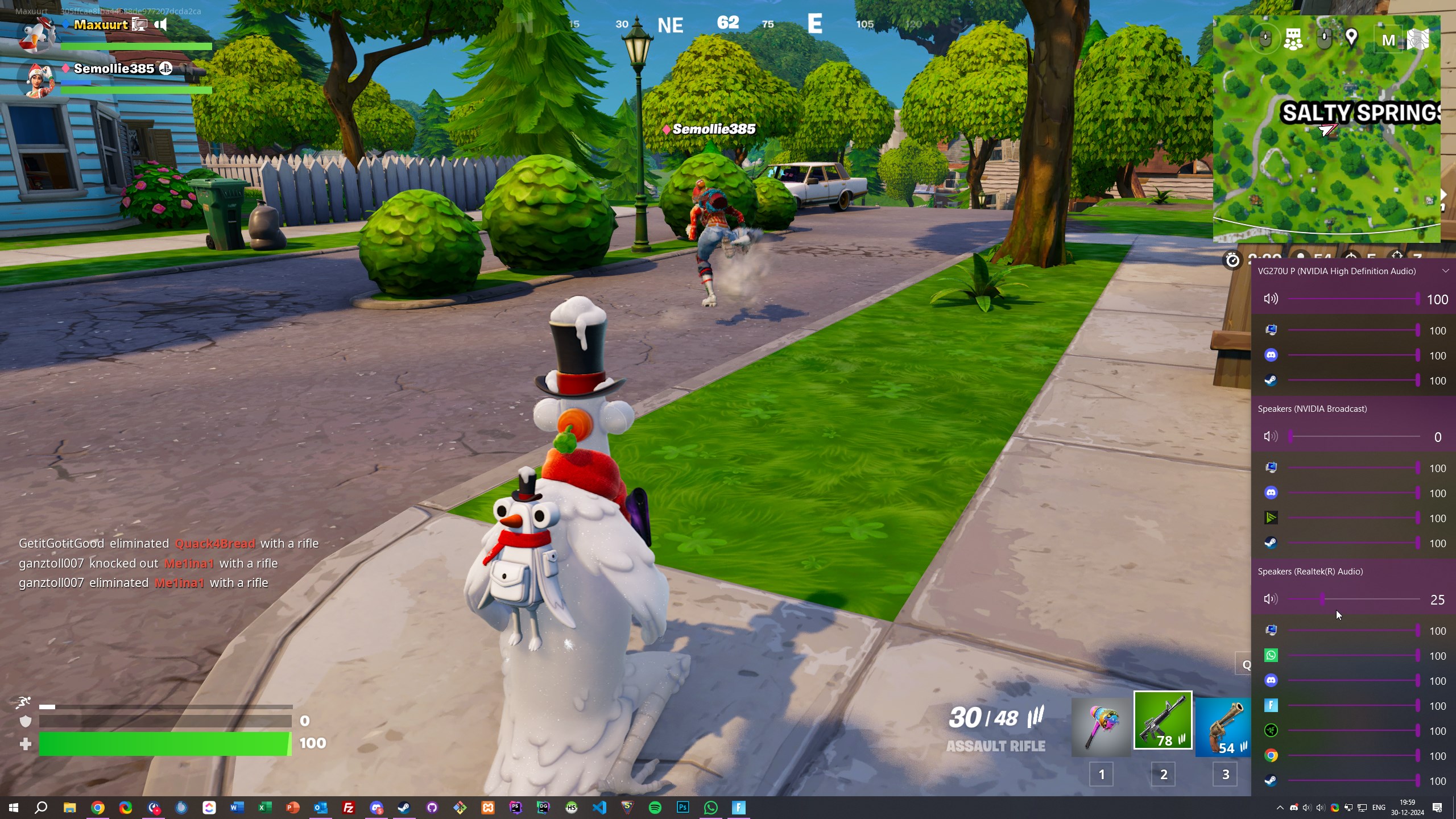Switch to the pistol slot
The image size is (1456, 819).
tap(1223, 727)
